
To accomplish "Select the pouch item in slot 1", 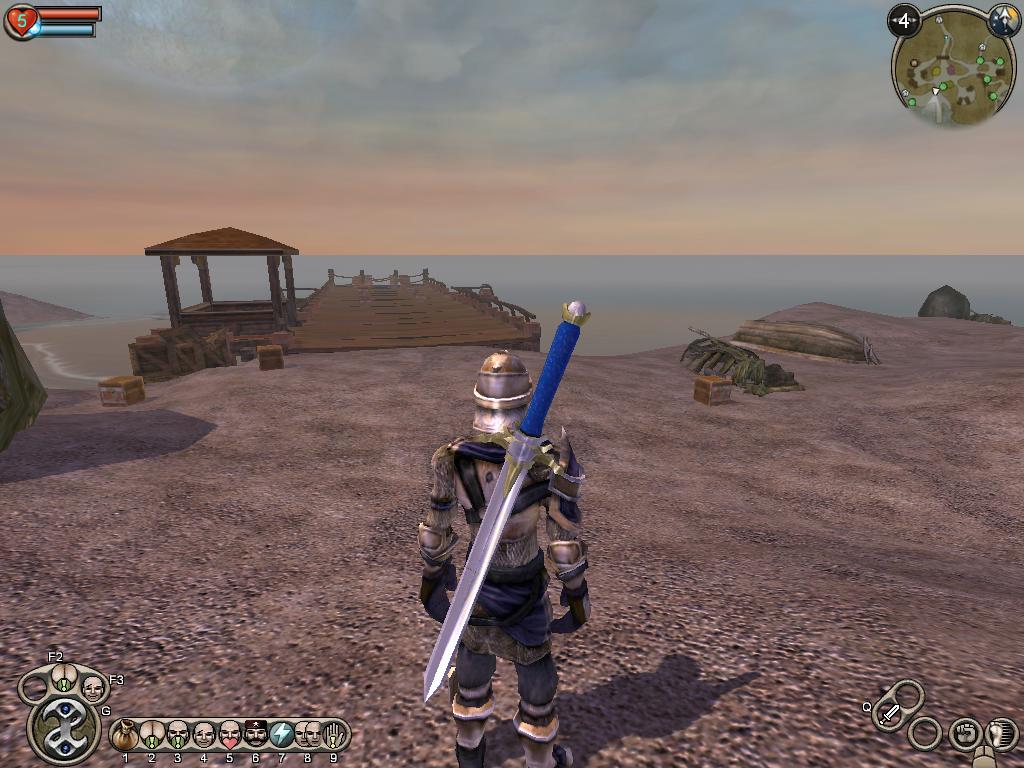I will [x=125, y=736].
